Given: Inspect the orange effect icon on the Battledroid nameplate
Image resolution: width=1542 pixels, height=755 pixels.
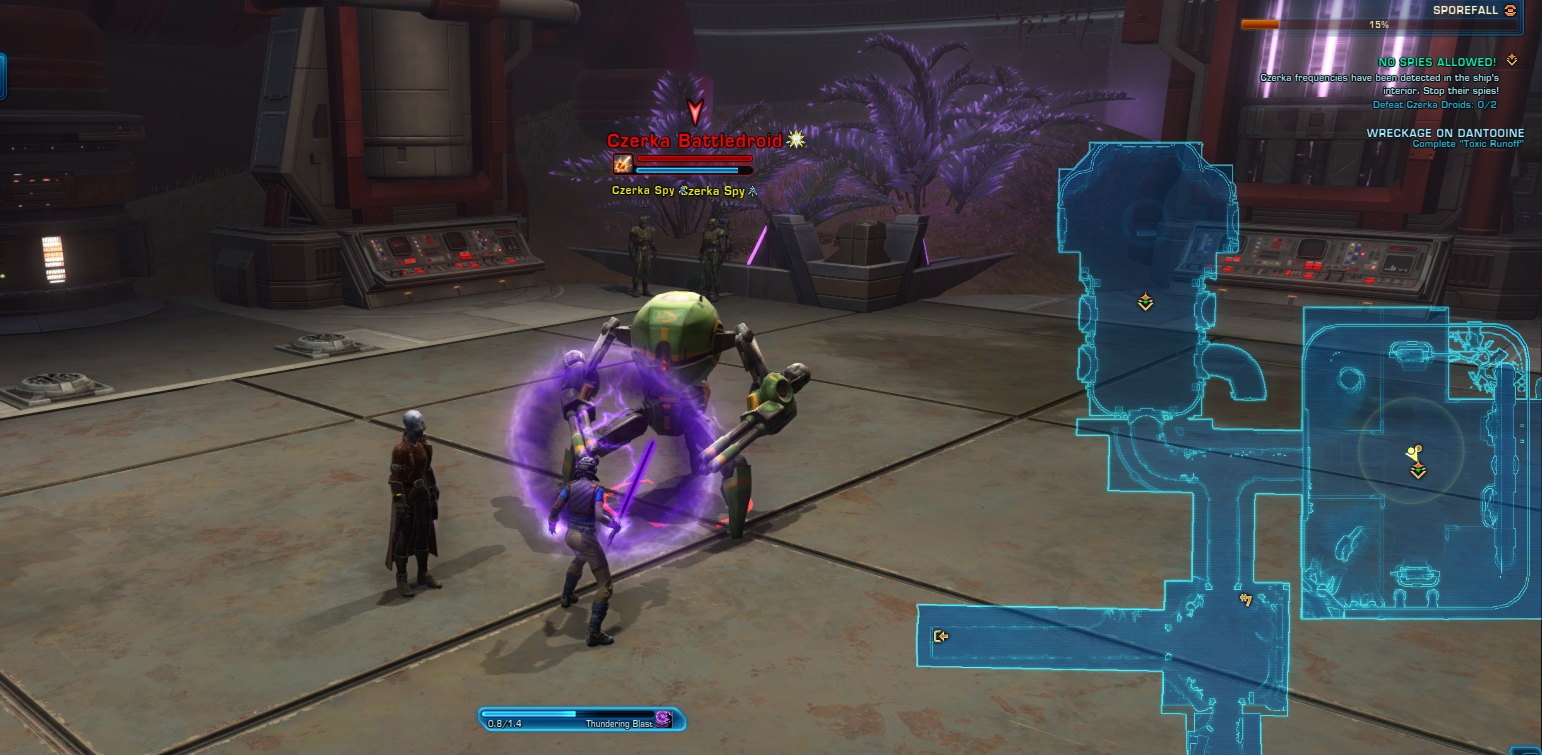Looking at the screenshot, I should pyautogui.click(x=623, y=163).
